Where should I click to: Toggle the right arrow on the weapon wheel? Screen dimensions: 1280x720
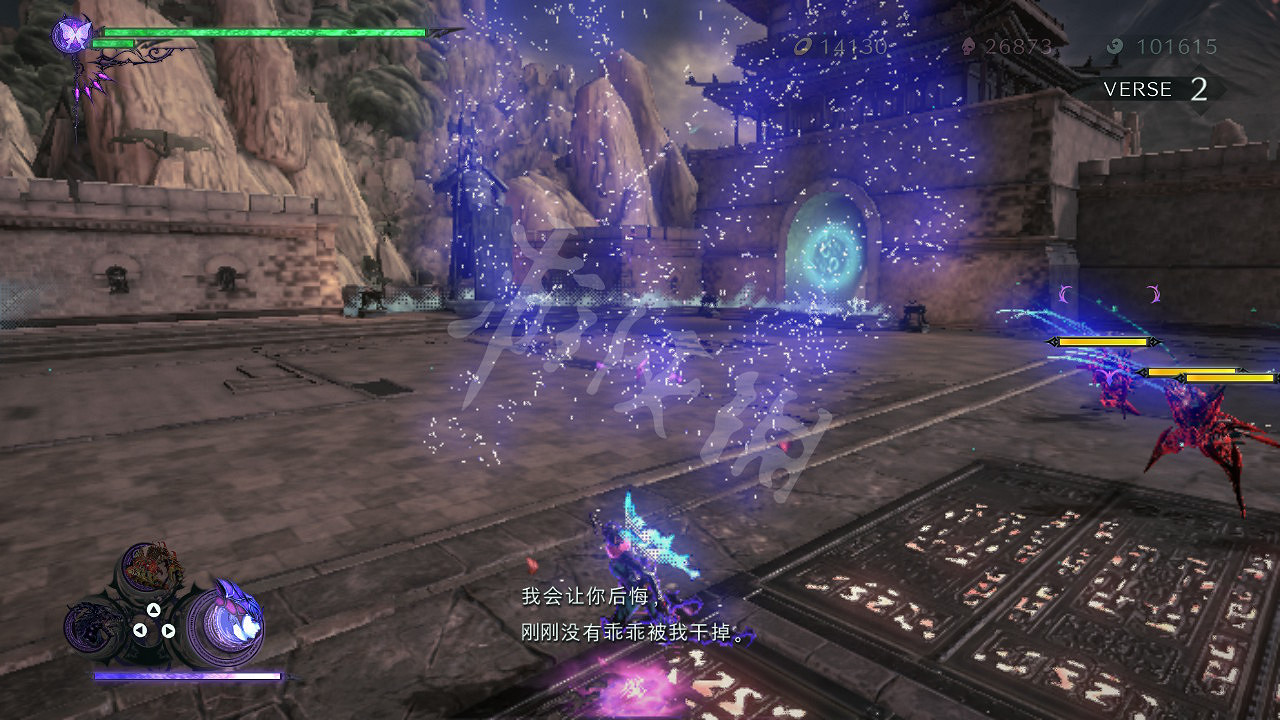[168, 630]
